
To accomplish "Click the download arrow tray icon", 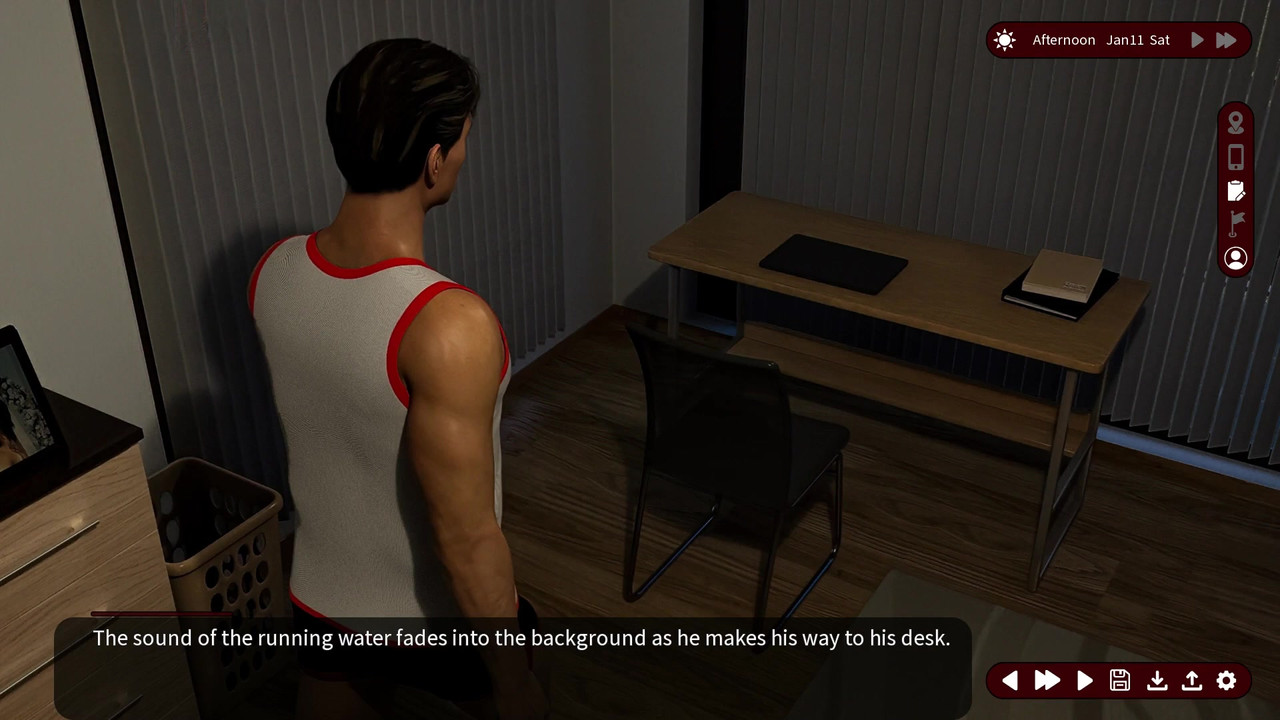I will [1156, 681].
